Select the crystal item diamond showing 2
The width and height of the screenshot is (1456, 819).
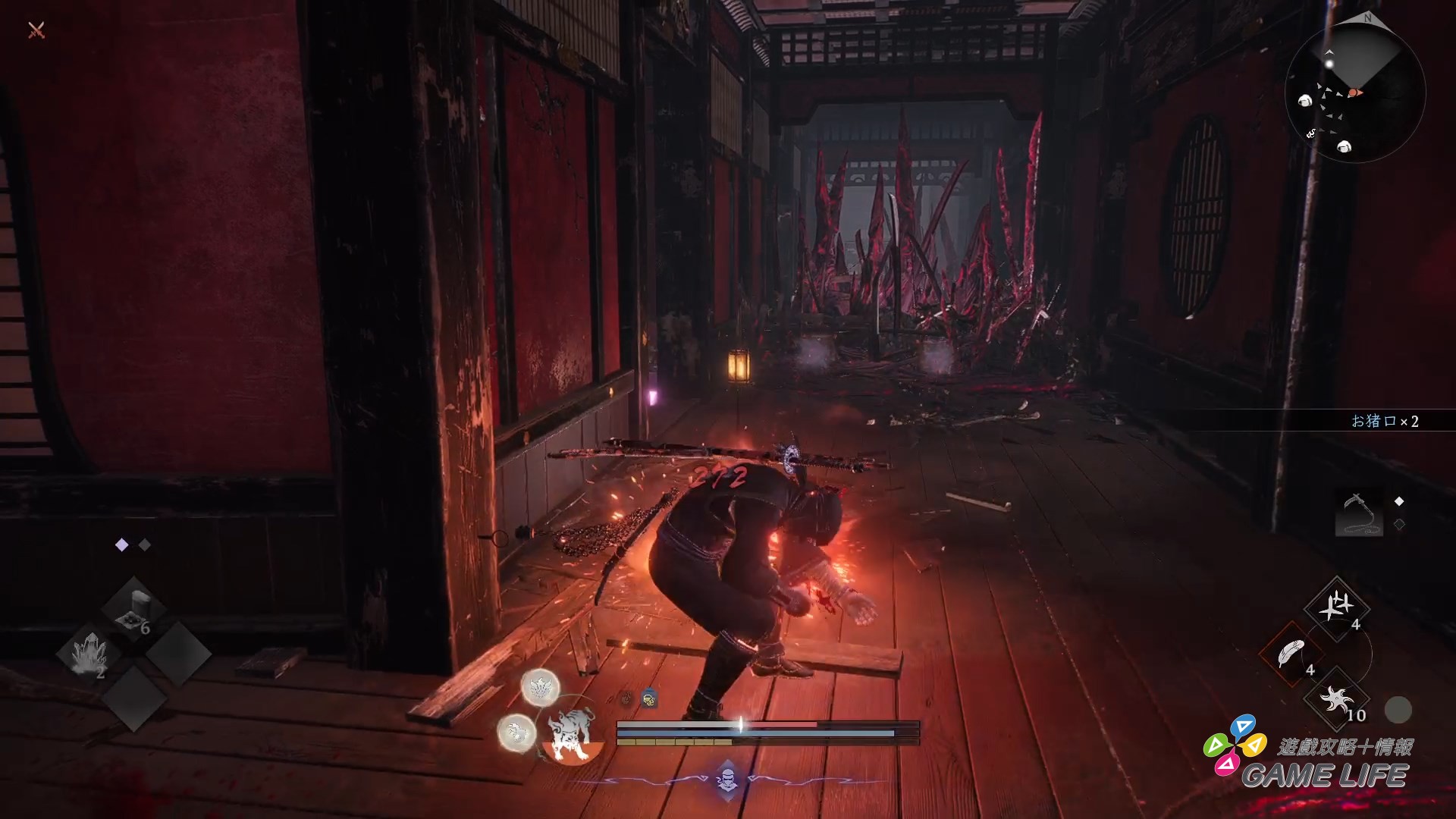[x=91, y=651]
